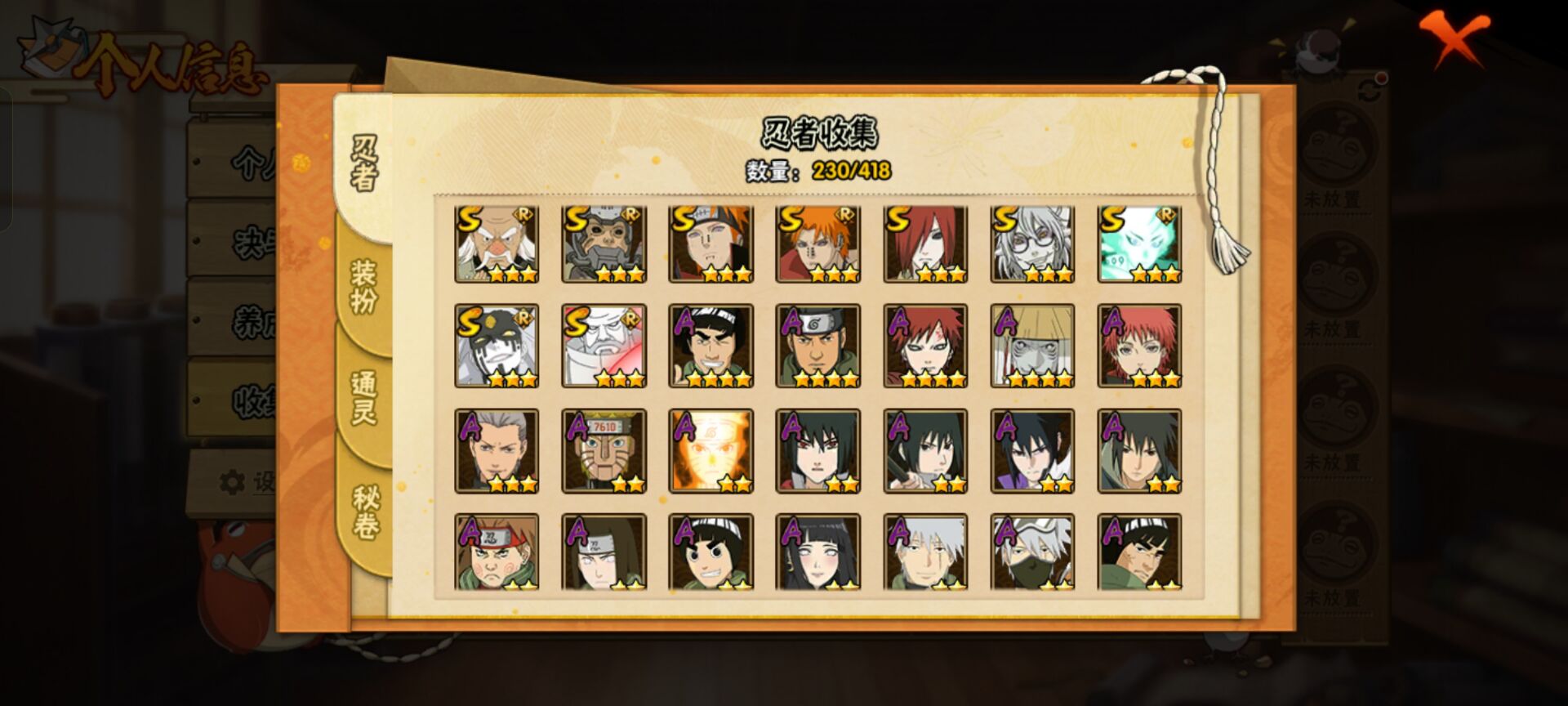Viewport: 1568px width, 706px height.
Task: Open the glowing cyan S-rank ninja portrait
Action: click(1139, 244)
